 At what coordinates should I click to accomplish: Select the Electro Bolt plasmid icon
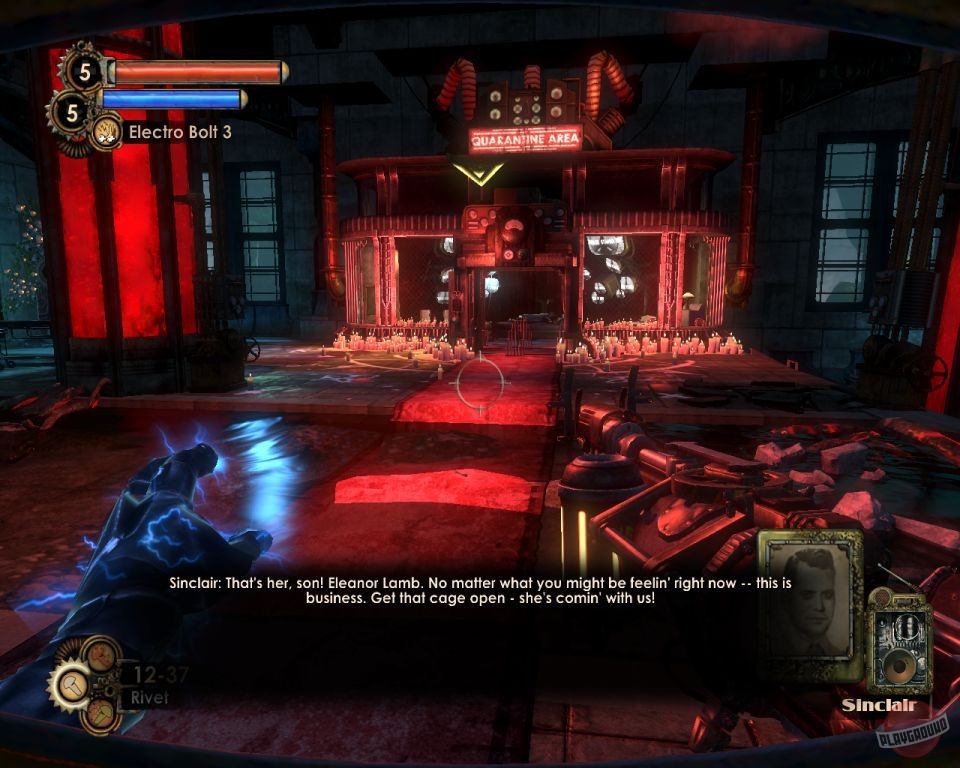[104, 131]
